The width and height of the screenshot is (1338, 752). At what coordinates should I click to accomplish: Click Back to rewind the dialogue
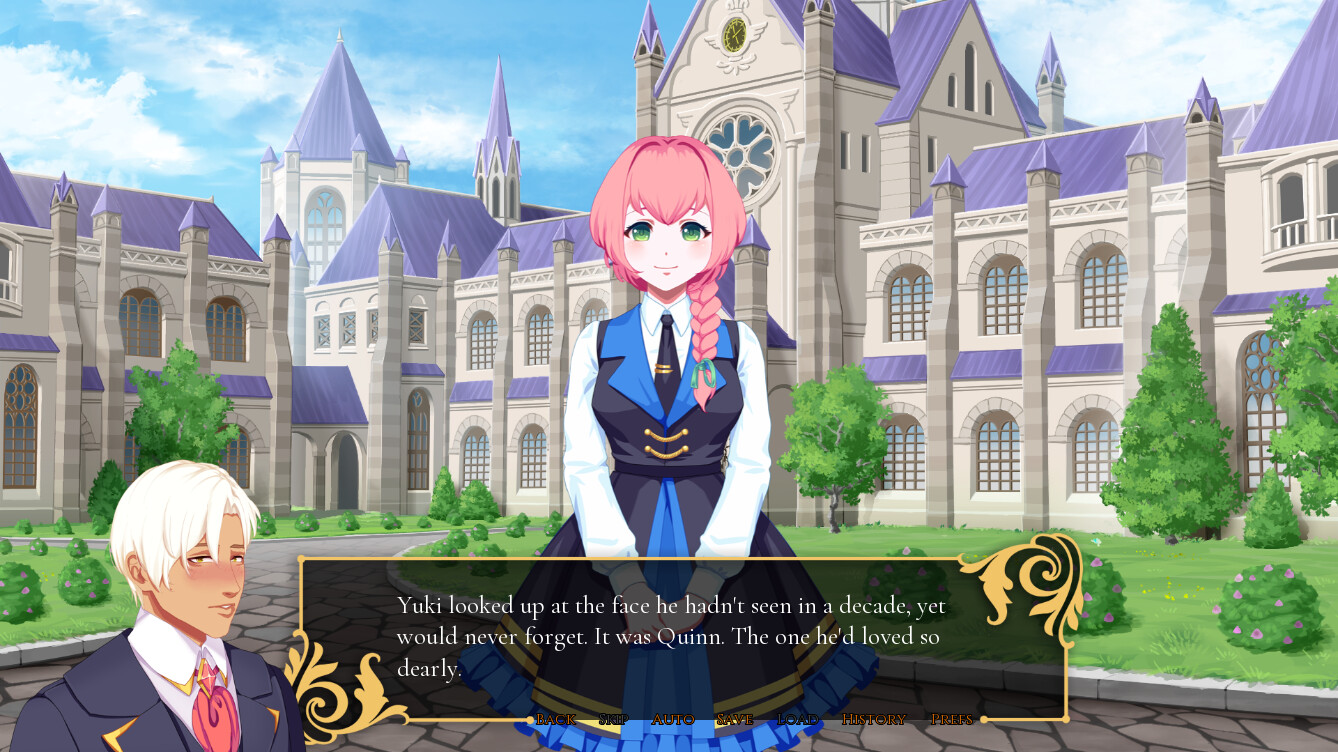click(556, 719)
